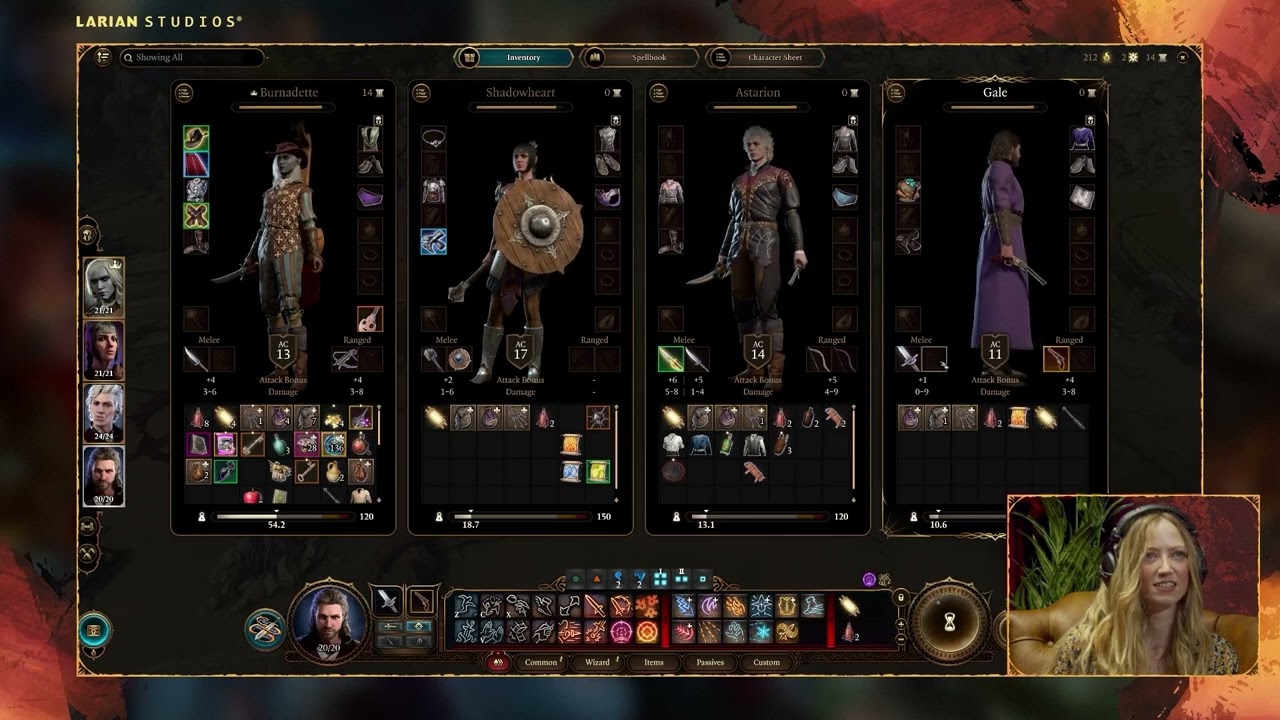Open the Items hotbar category
Viewport: 1280px width, 720px height.
click(x=654, y=662)
